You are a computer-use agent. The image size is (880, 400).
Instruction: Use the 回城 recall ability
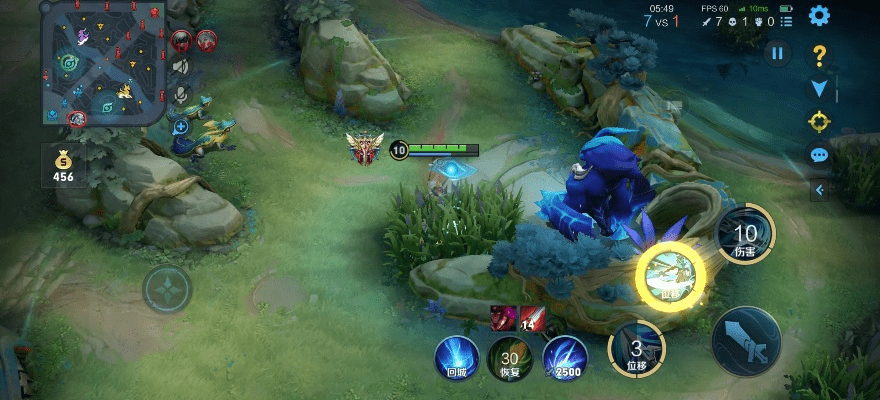click(456, 358)
